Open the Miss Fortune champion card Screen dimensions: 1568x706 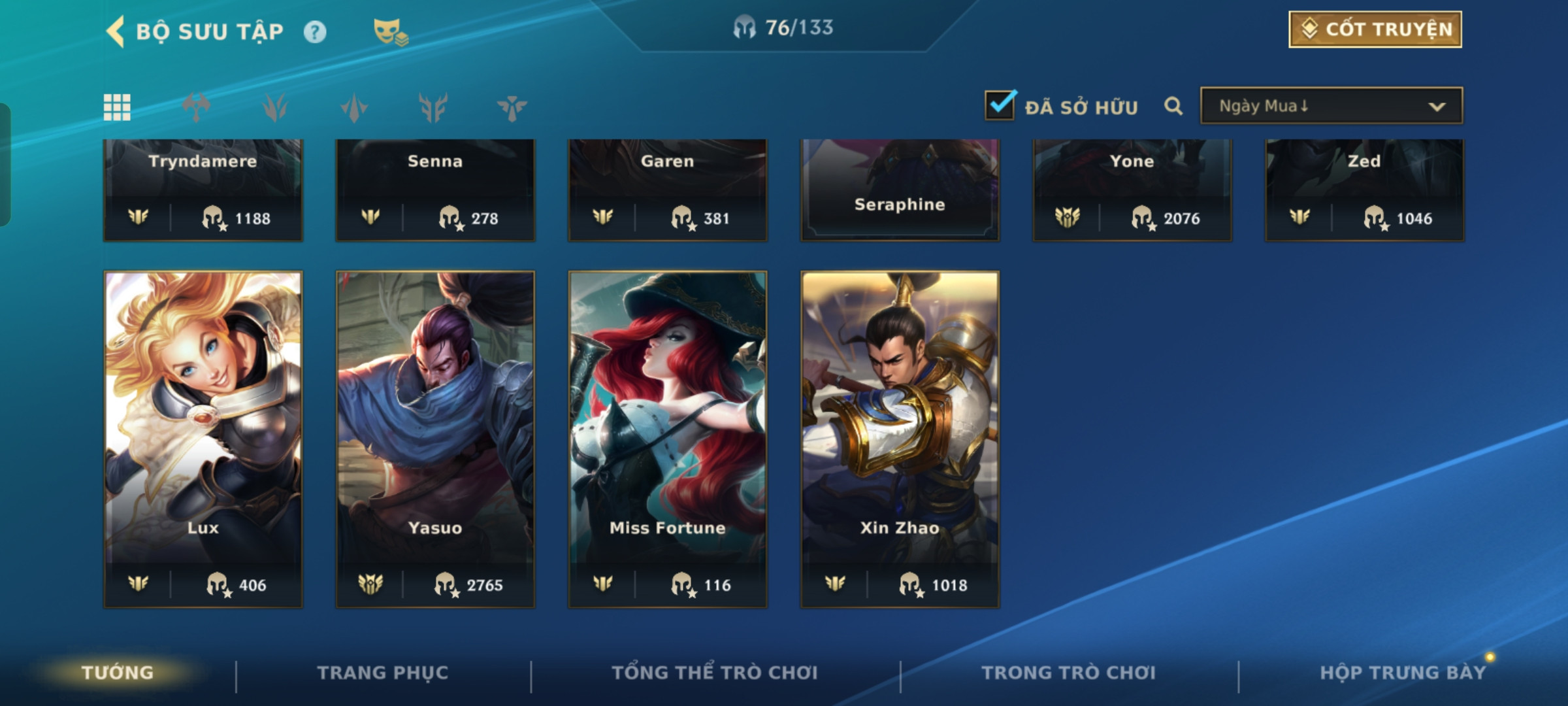pos(667,438)
